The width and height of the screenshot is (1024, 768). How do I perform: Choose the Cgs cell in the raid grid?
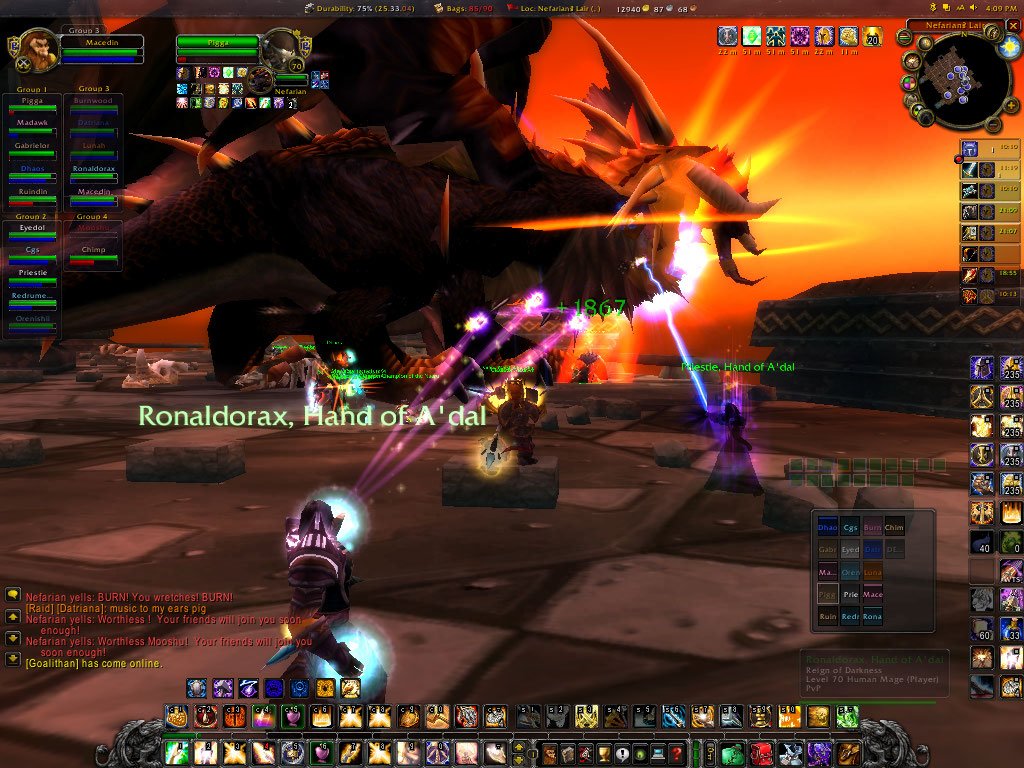coord(850,527)
